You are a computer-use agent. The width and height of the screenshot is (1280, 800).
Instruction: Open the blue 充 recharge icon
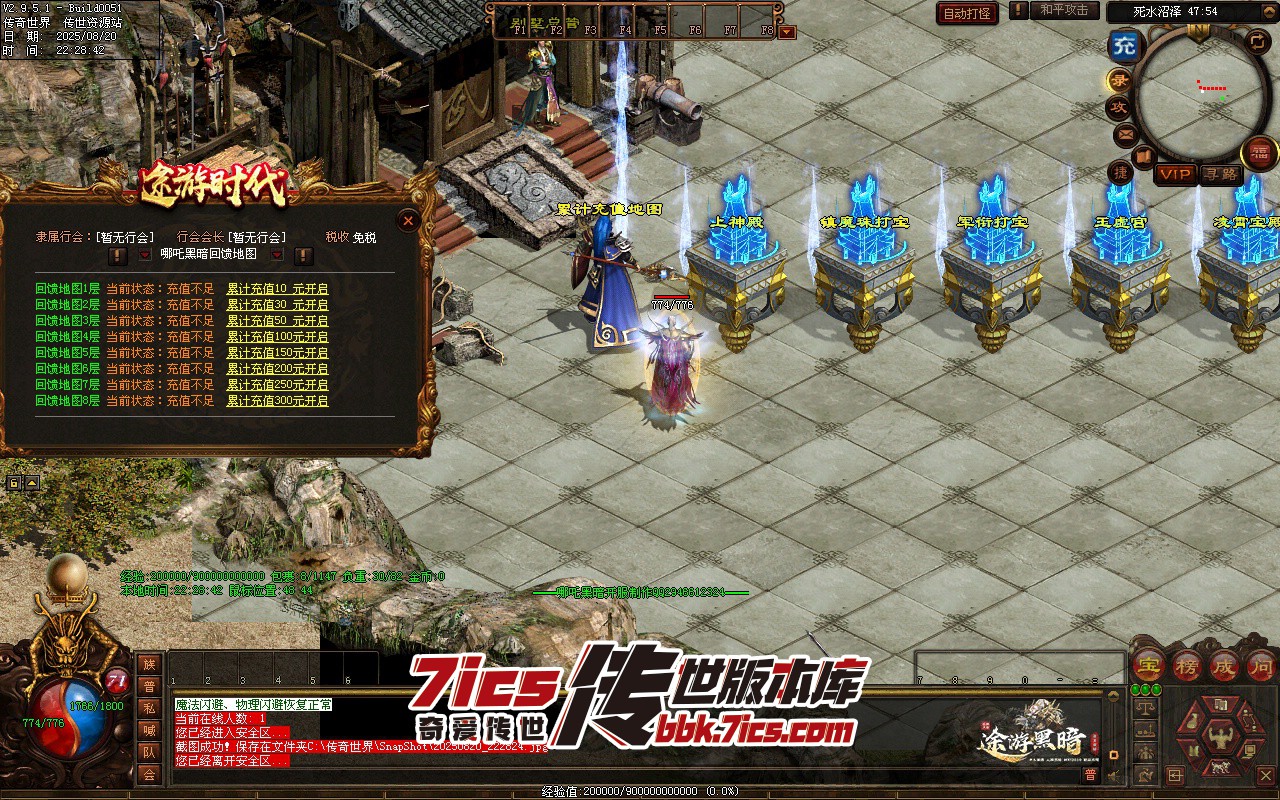click(x=1125, y=46)
